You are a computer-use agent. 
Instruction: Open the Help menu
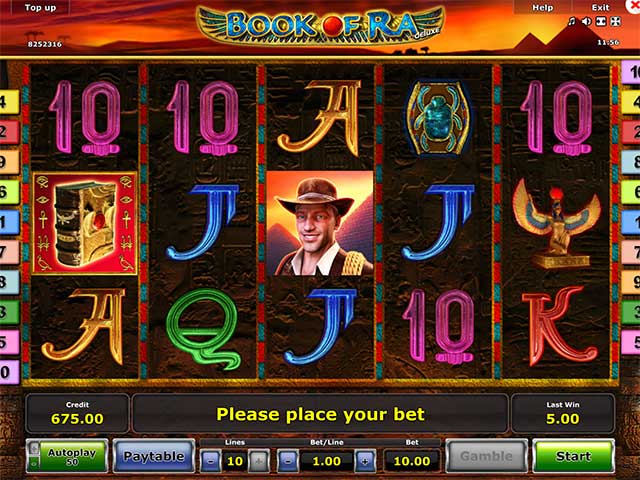pyautogui.click(x=542, y=7)
